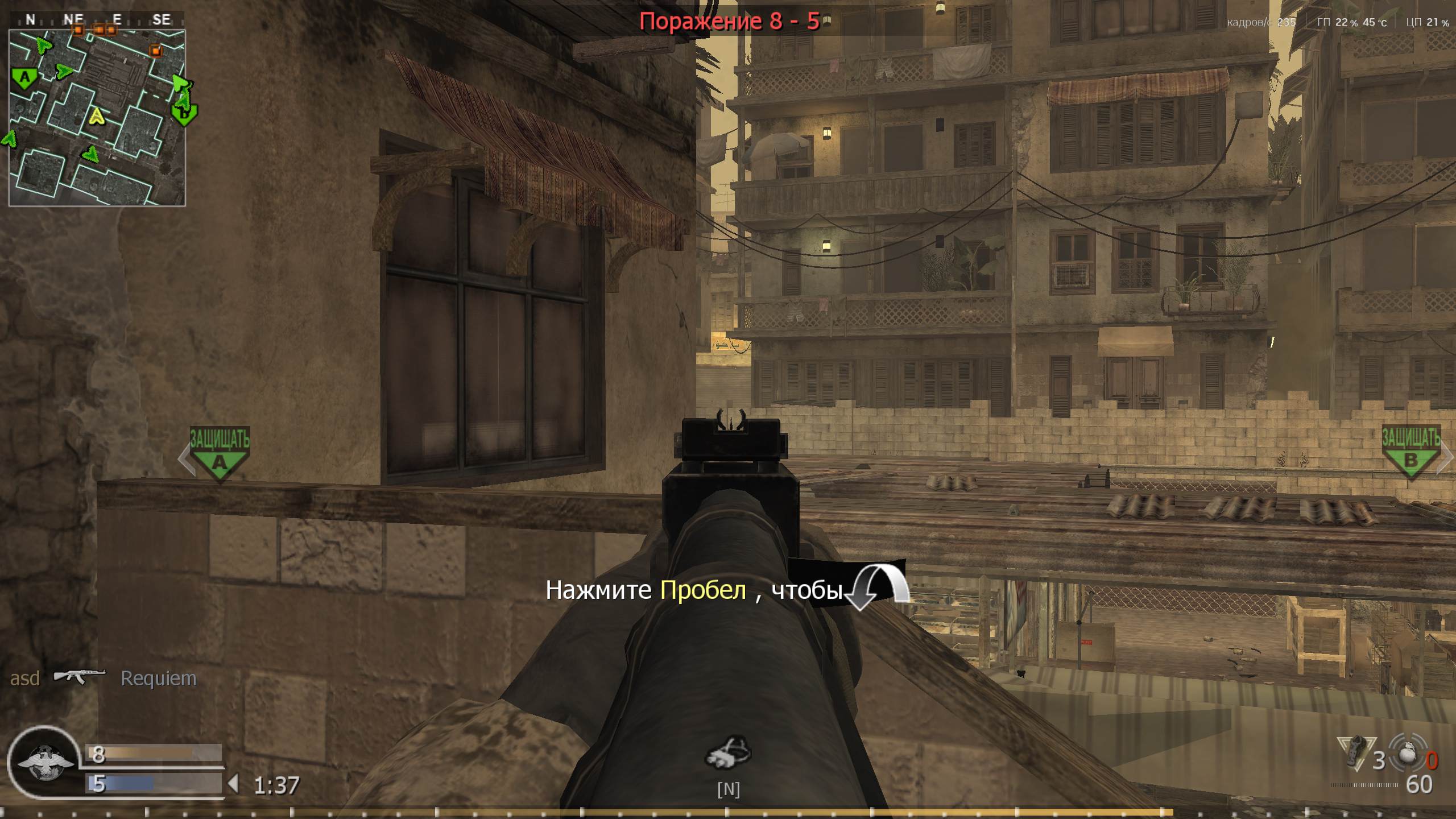Click the orange enemy square on the compass strip
The height and width of the screenshot is (819, 1456).
78,29
